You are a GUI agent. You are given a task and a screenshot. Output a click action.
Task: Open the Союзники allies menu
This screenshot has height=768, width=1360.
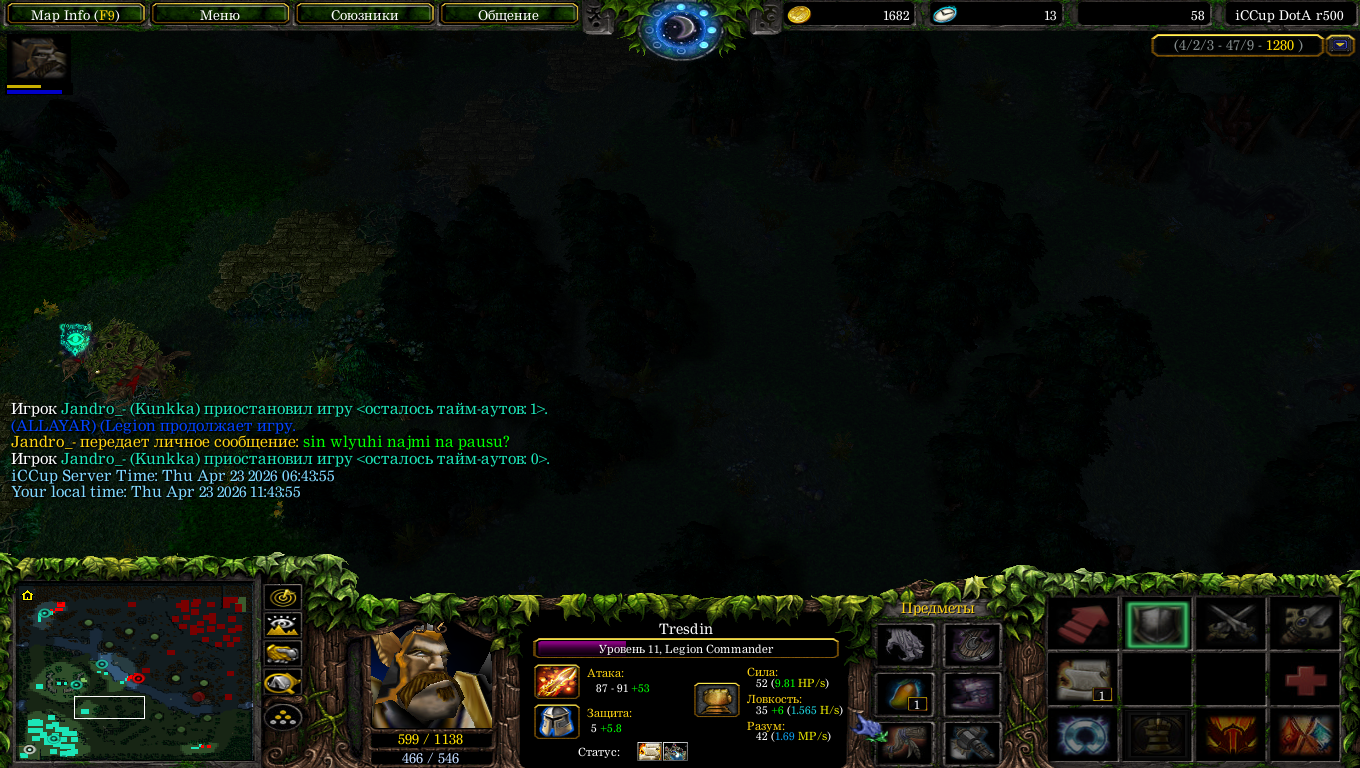[365, 15]
